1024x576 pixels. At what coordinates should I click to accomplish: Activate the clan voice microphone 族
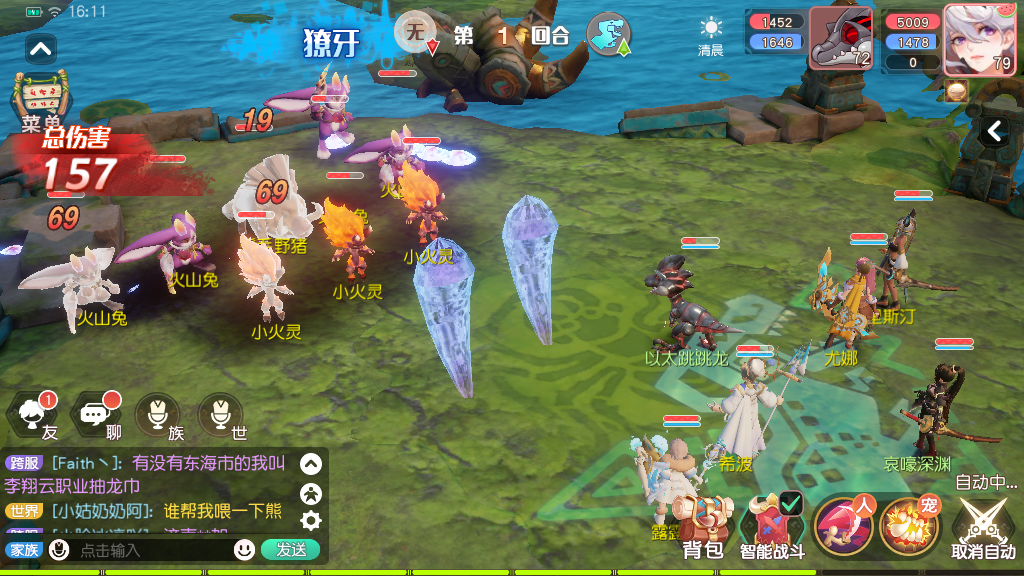[x=159, y=415]
